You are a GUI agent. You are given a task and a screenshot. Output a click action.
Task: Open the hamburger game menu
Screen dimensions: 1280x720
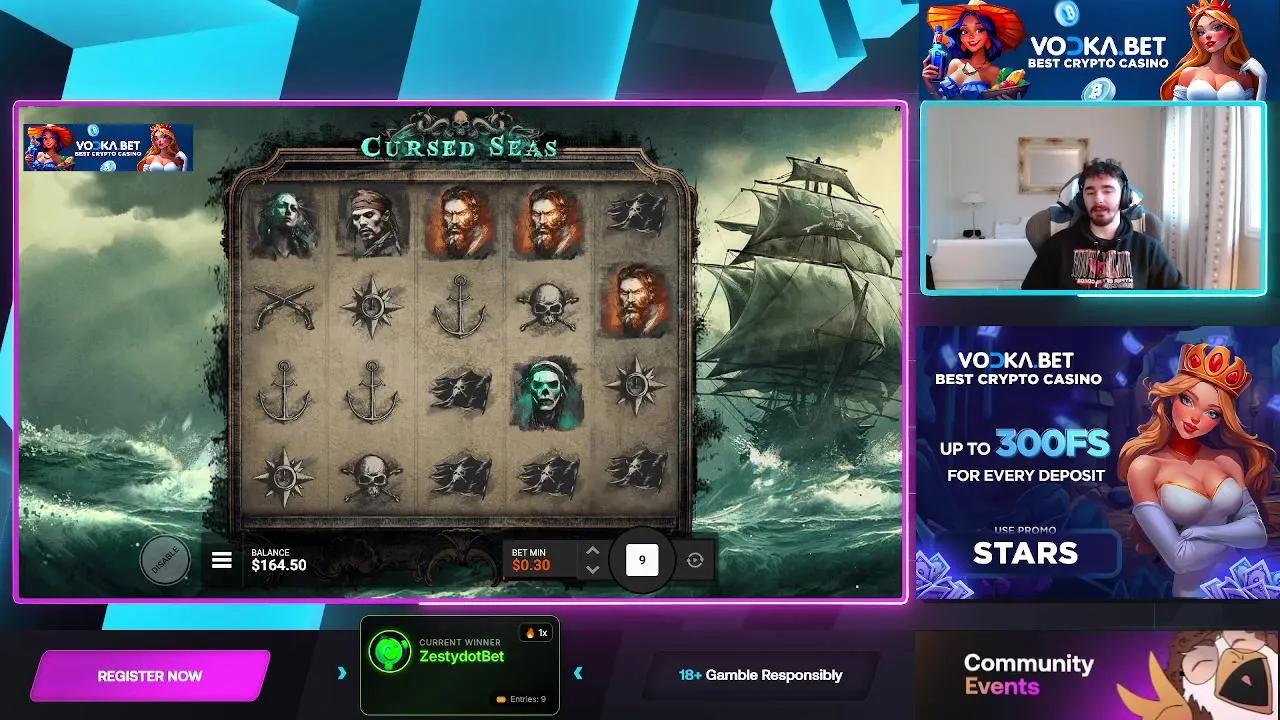pos(221,560)
